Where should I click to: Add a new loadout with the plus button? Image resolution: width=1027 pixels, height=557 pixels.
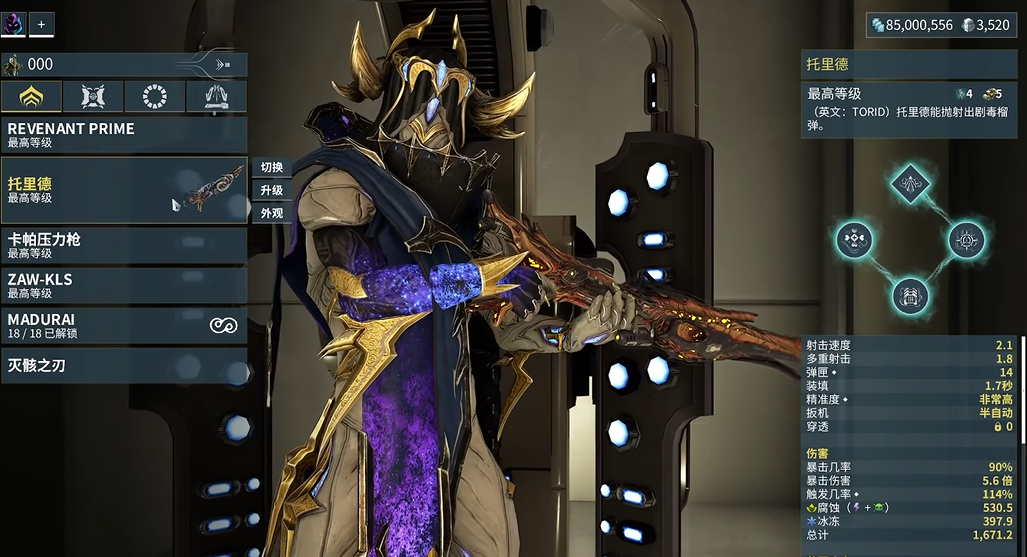click(x=42, y=23)
